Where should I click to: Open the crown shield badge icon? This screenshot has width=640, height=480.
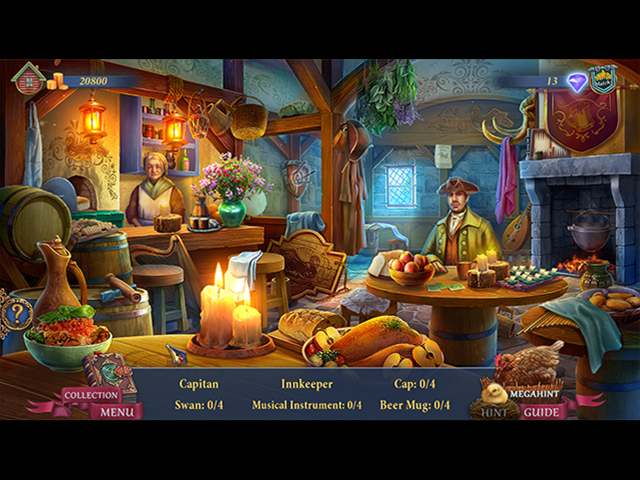[x=602, y=80]
